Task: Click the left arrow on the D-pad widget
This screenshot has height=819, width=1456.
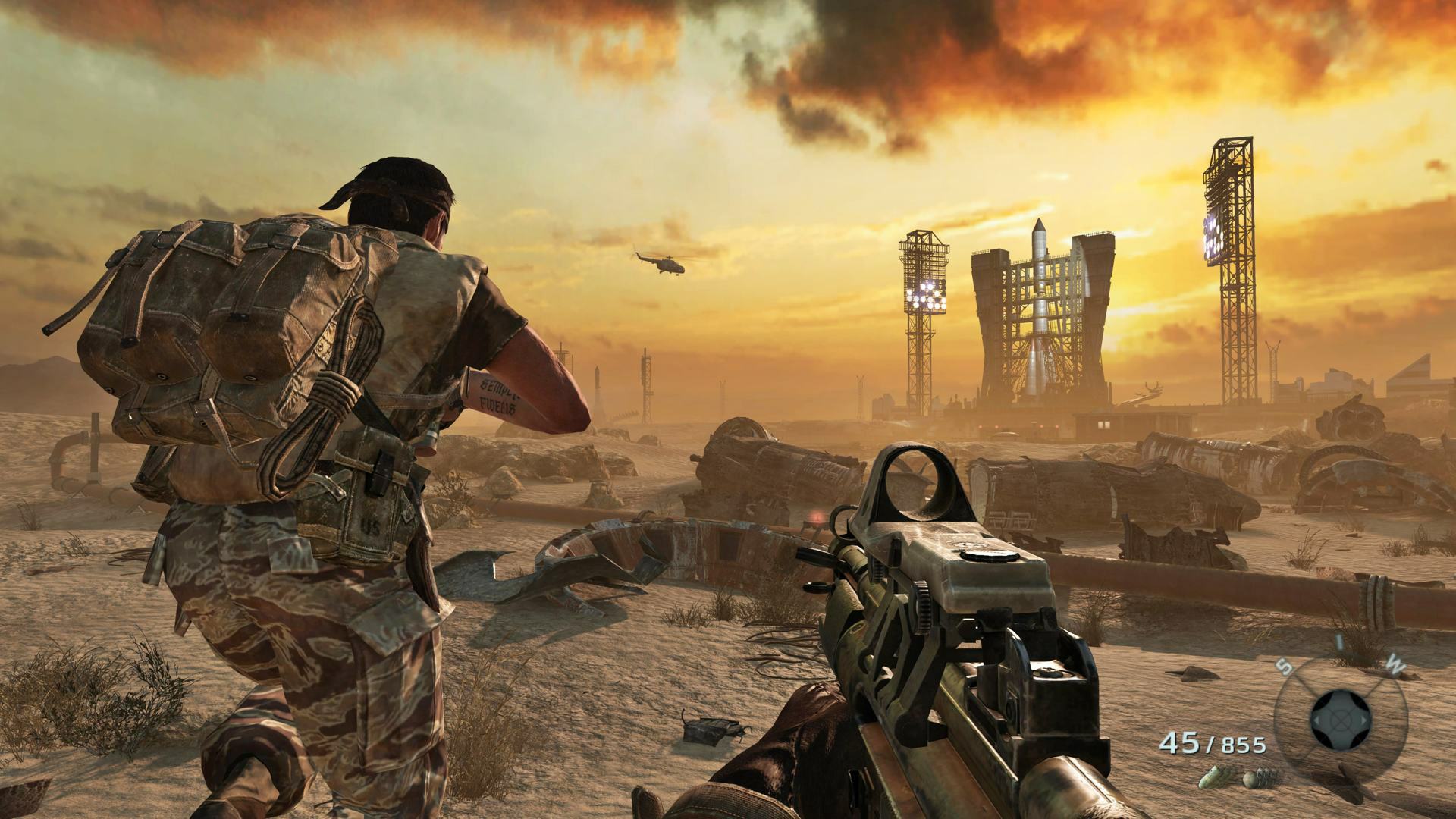Action: tap(1318, 720)
